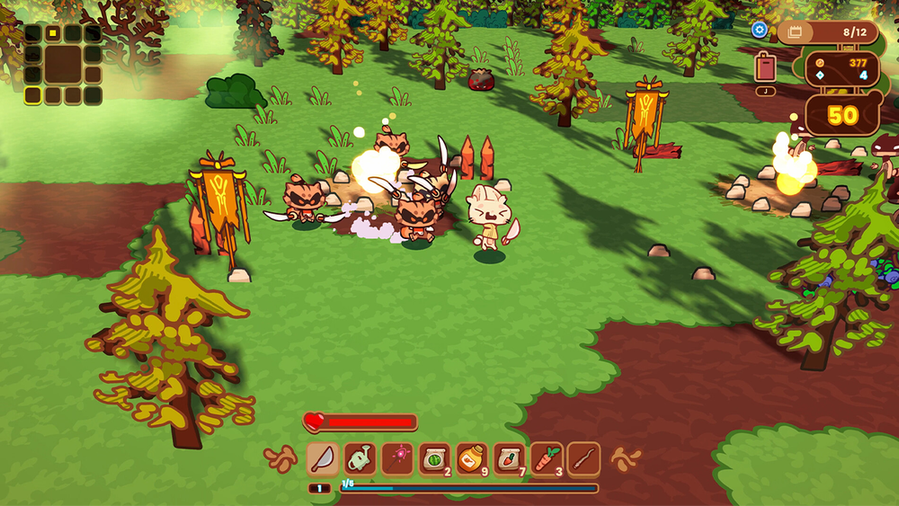The width and height of the screenshot is (899, 506).
Task: Click the calendar day counter icon
Action: (x=796, y=32)
